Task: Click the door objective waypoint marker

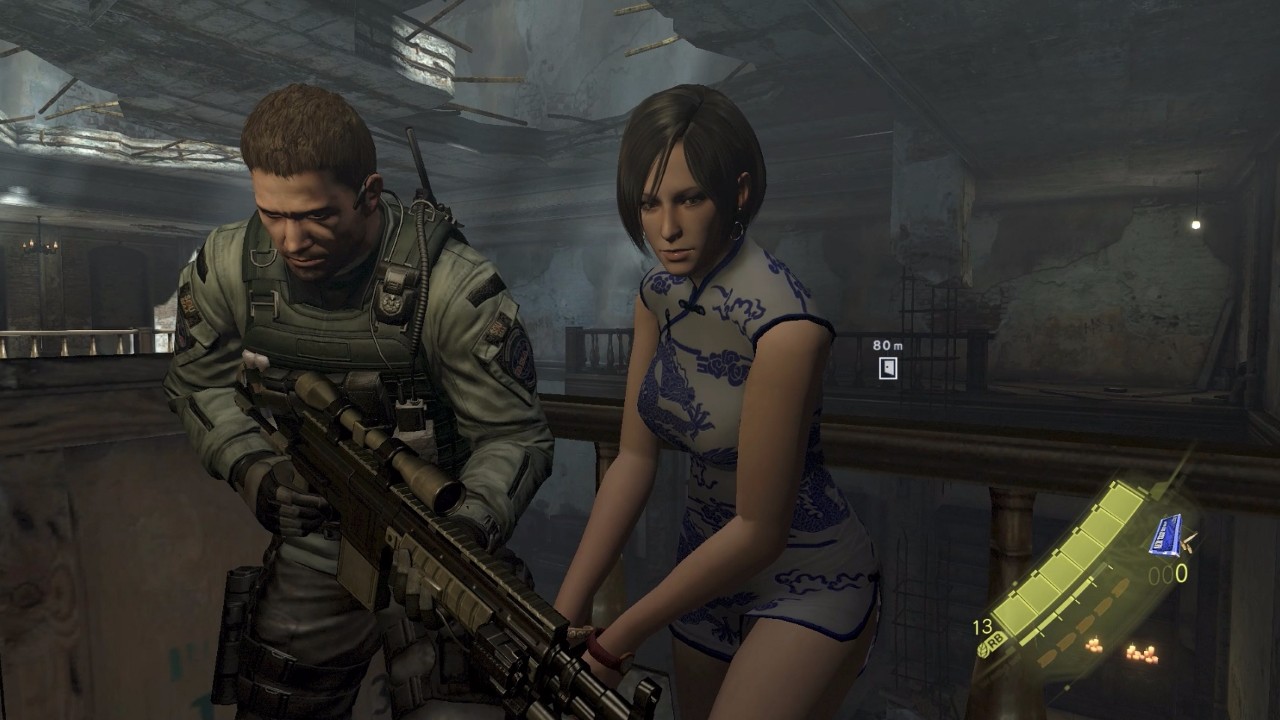Action: [x=887, y=368]
